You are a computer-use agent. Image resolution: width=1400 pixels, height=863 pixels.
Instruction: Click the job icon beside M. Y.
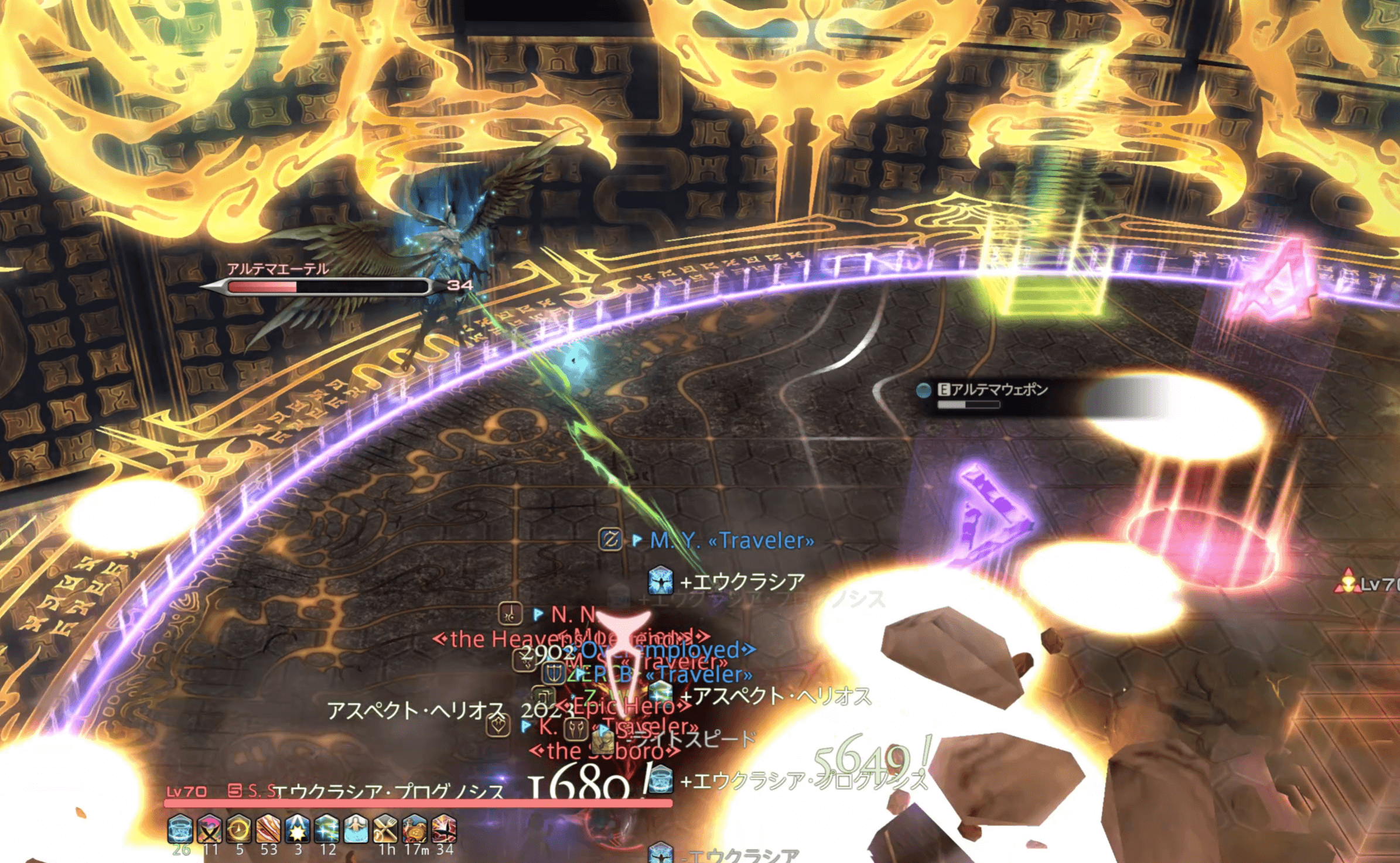pos(610,539)
